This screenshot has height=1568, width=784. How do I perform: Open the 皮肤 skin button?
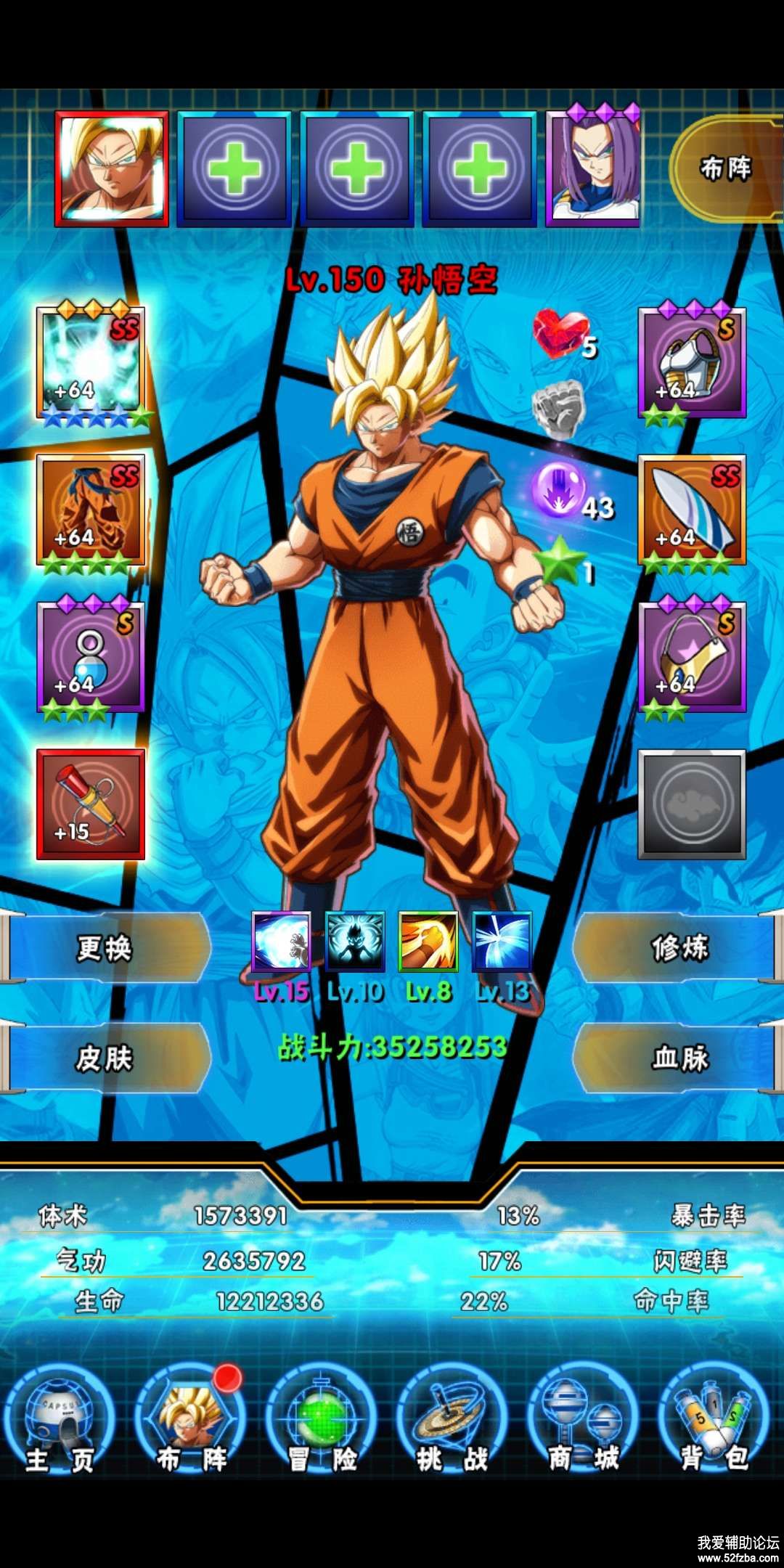(x=105, y=1058)
